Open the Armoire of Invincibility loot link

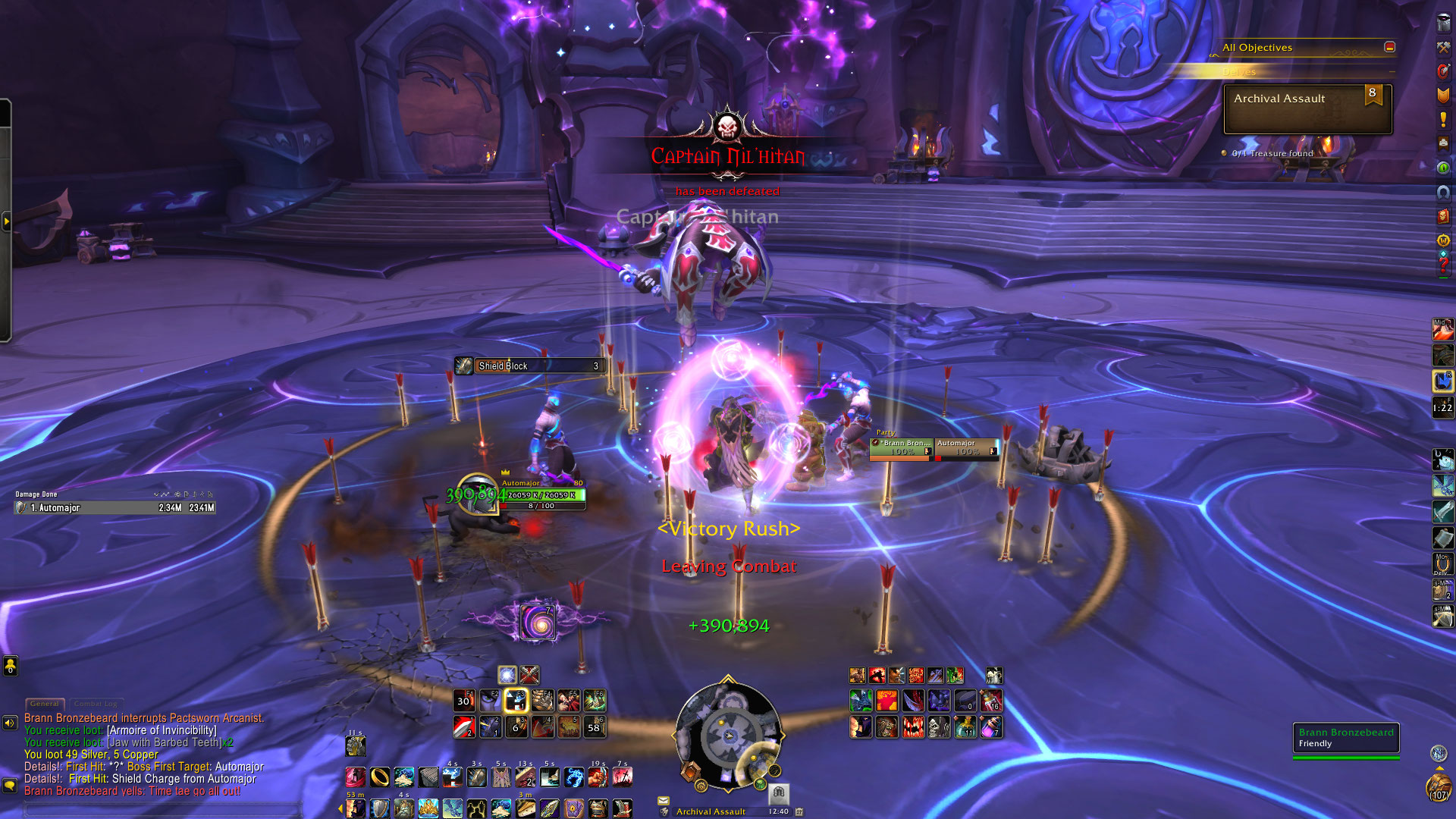point(162,730)
